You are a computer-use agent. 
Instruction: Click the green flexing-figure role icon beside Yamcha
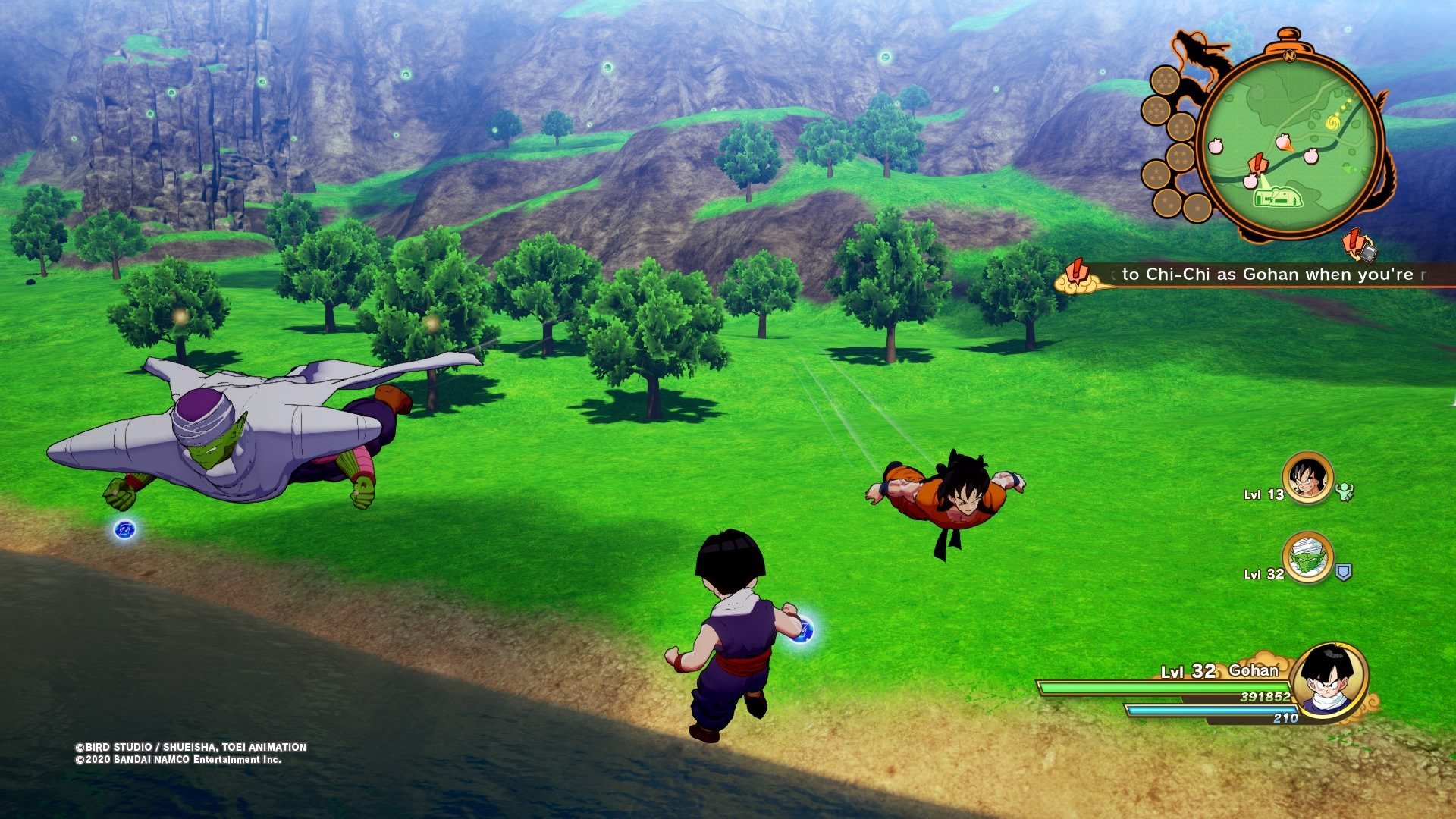click(x=1345, y=492)
